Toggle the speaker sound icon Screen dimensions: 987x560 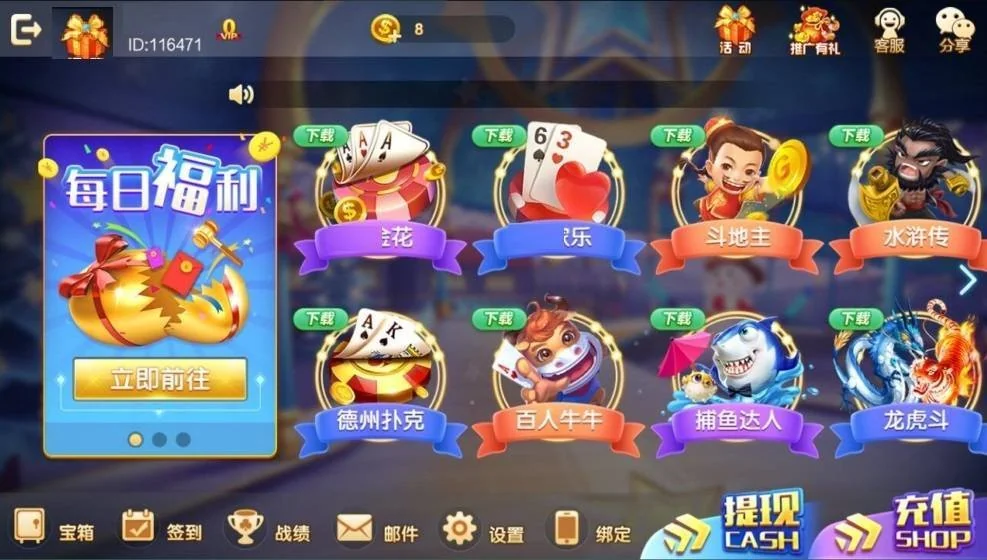(x=240, y=94)
